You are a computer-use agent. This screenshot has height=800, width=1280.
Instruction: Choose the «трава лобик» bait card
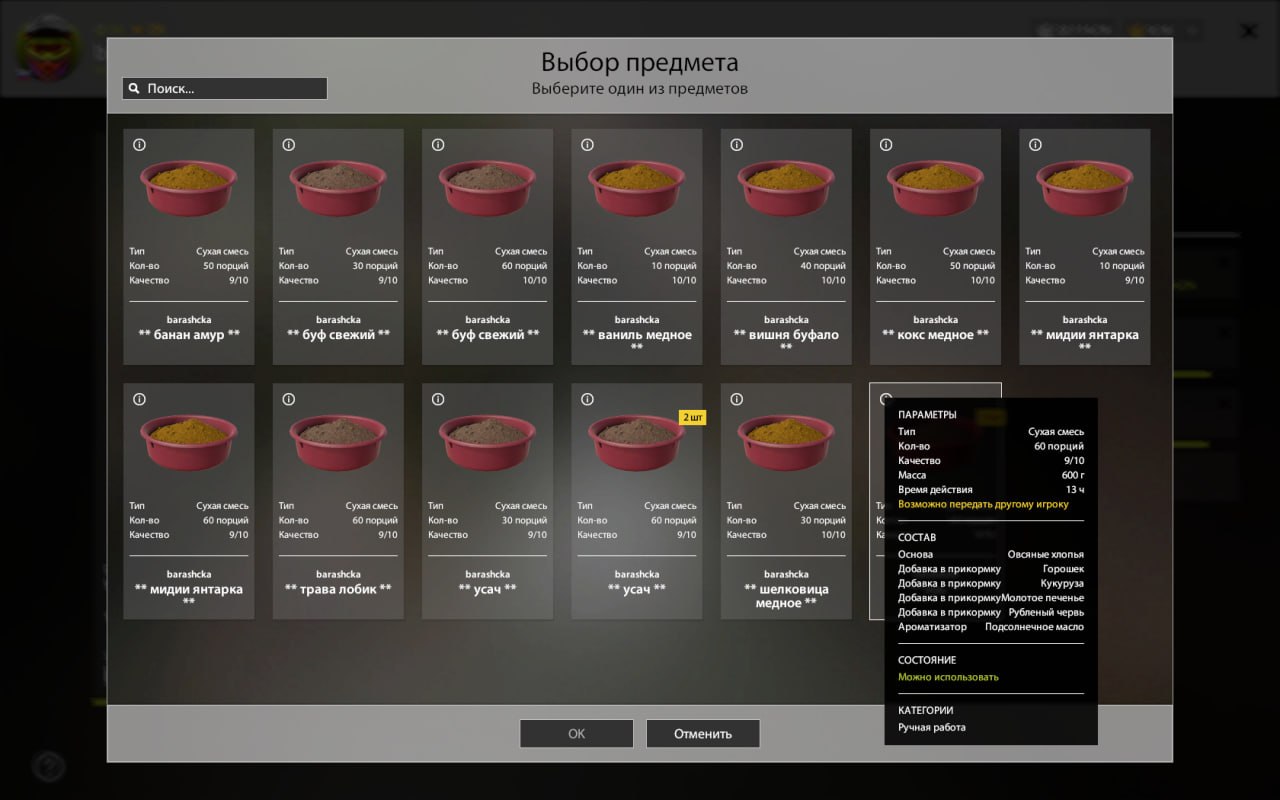pos(338,500)
